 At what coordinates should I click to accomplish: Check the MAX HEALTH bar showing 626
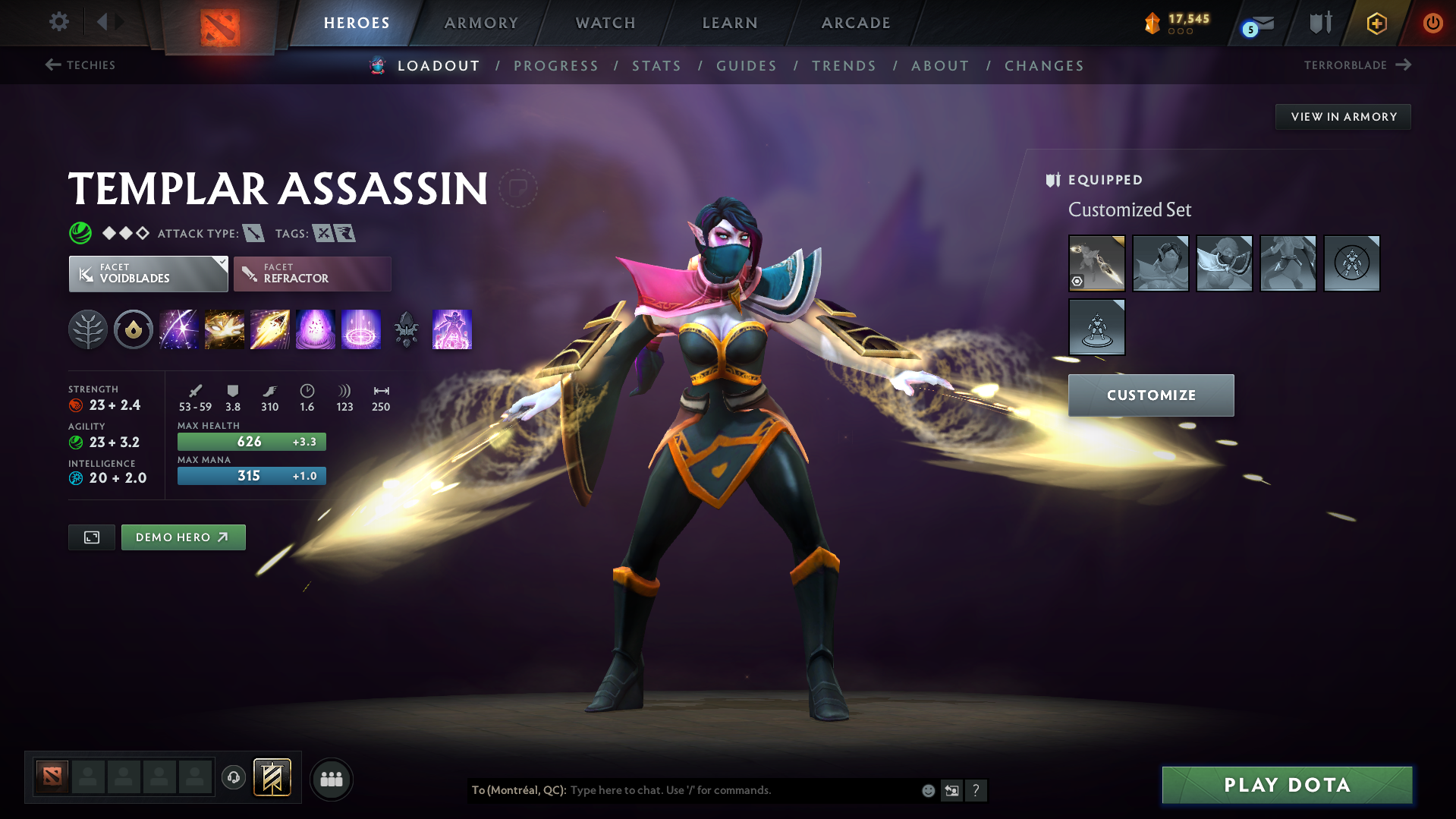(x=251, y=441)
